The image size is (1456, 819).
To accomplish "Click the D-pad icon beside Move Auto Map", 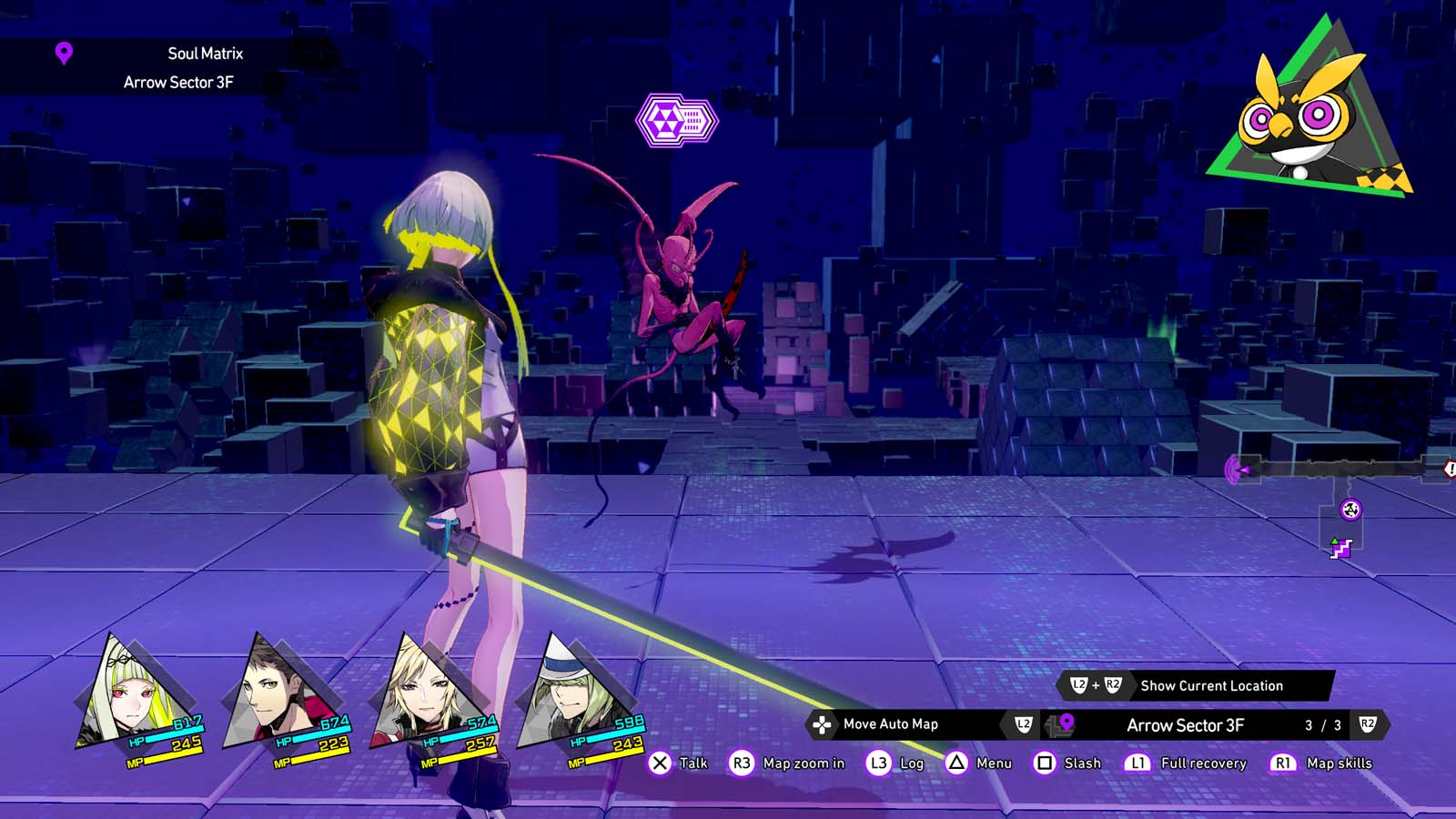I will tap(822, 725).
